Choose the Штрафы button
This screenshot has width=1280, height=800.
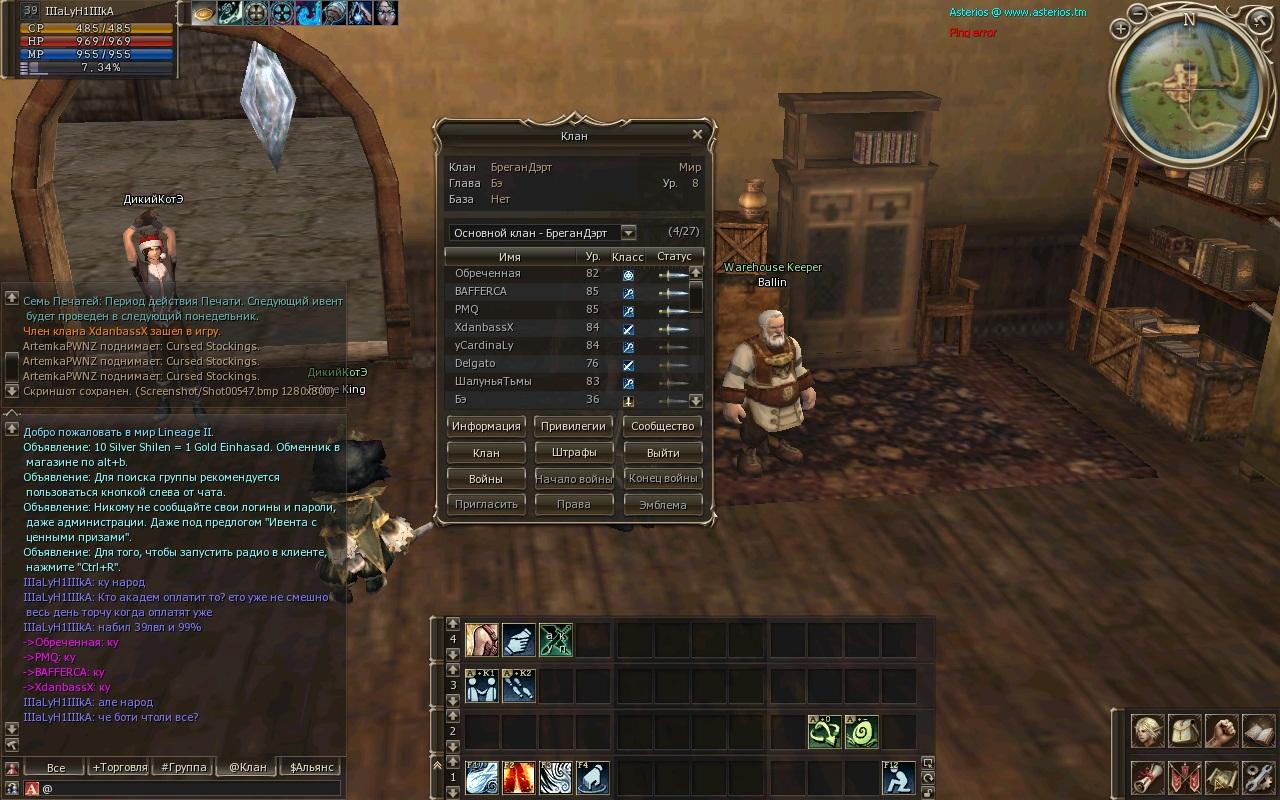point(573,452)
